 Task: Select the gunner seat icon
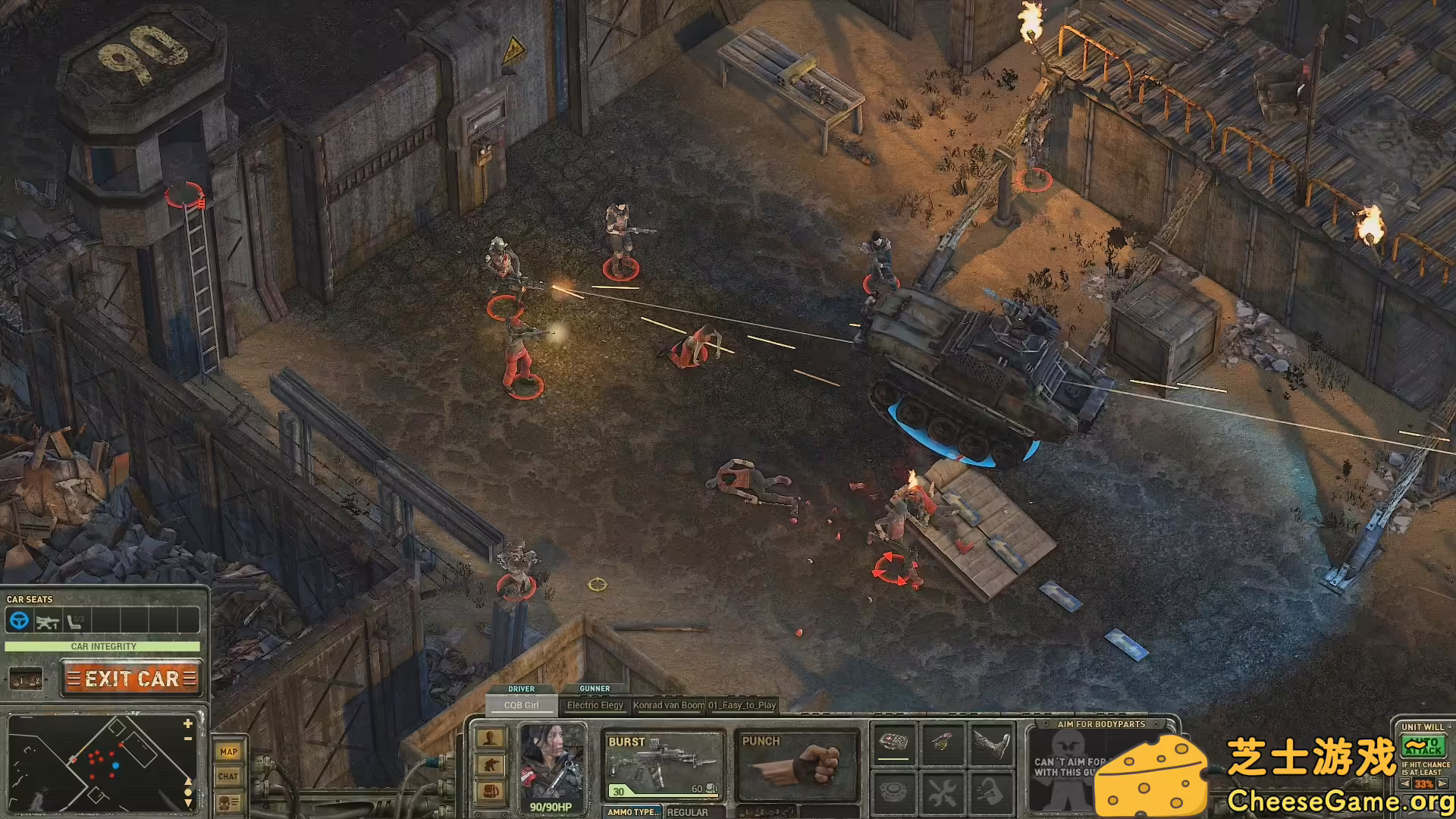click(47, 622)
